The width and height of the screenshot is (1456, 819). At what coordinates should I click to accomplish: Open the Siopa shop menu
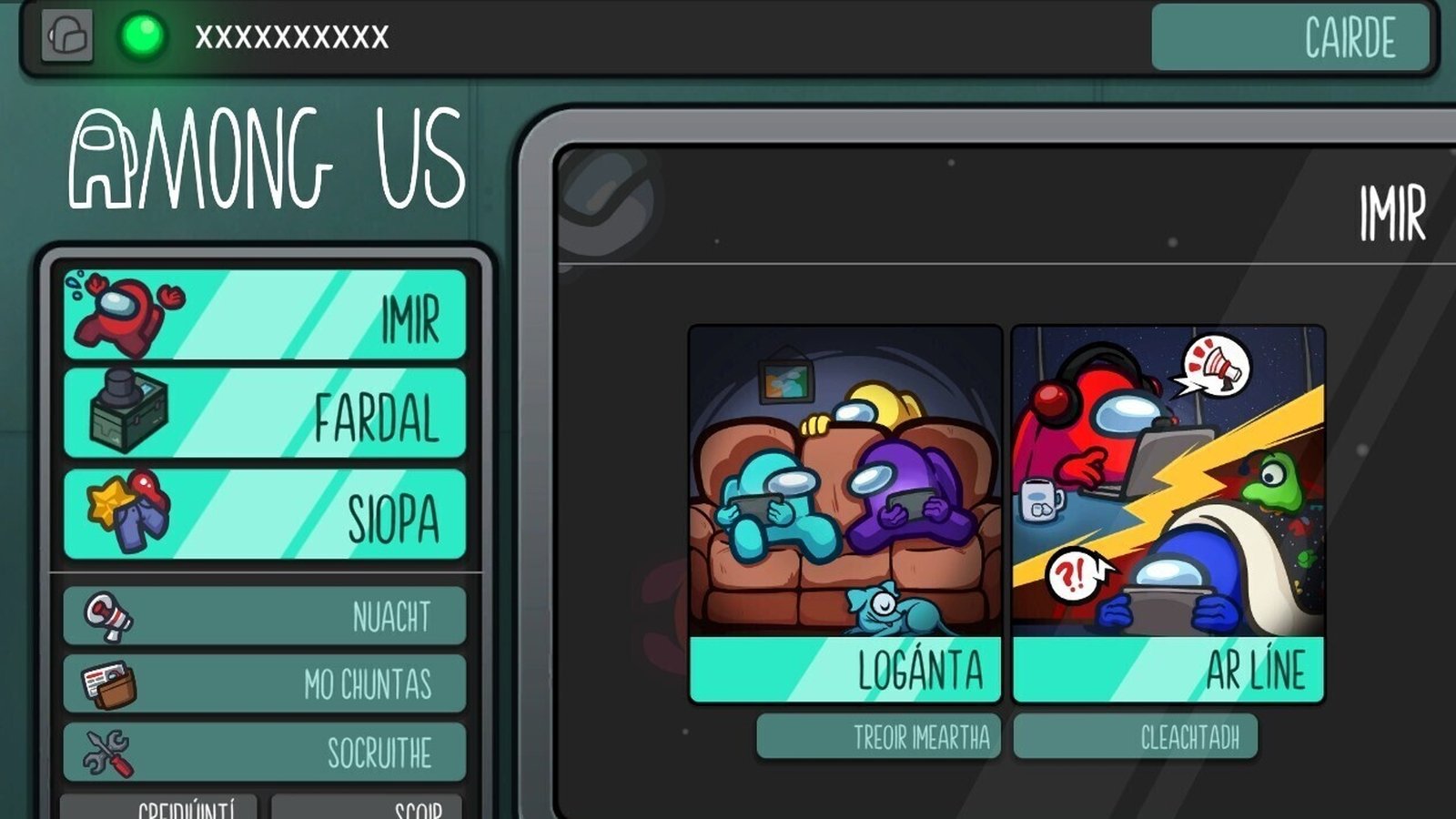(x=264, y=514)
